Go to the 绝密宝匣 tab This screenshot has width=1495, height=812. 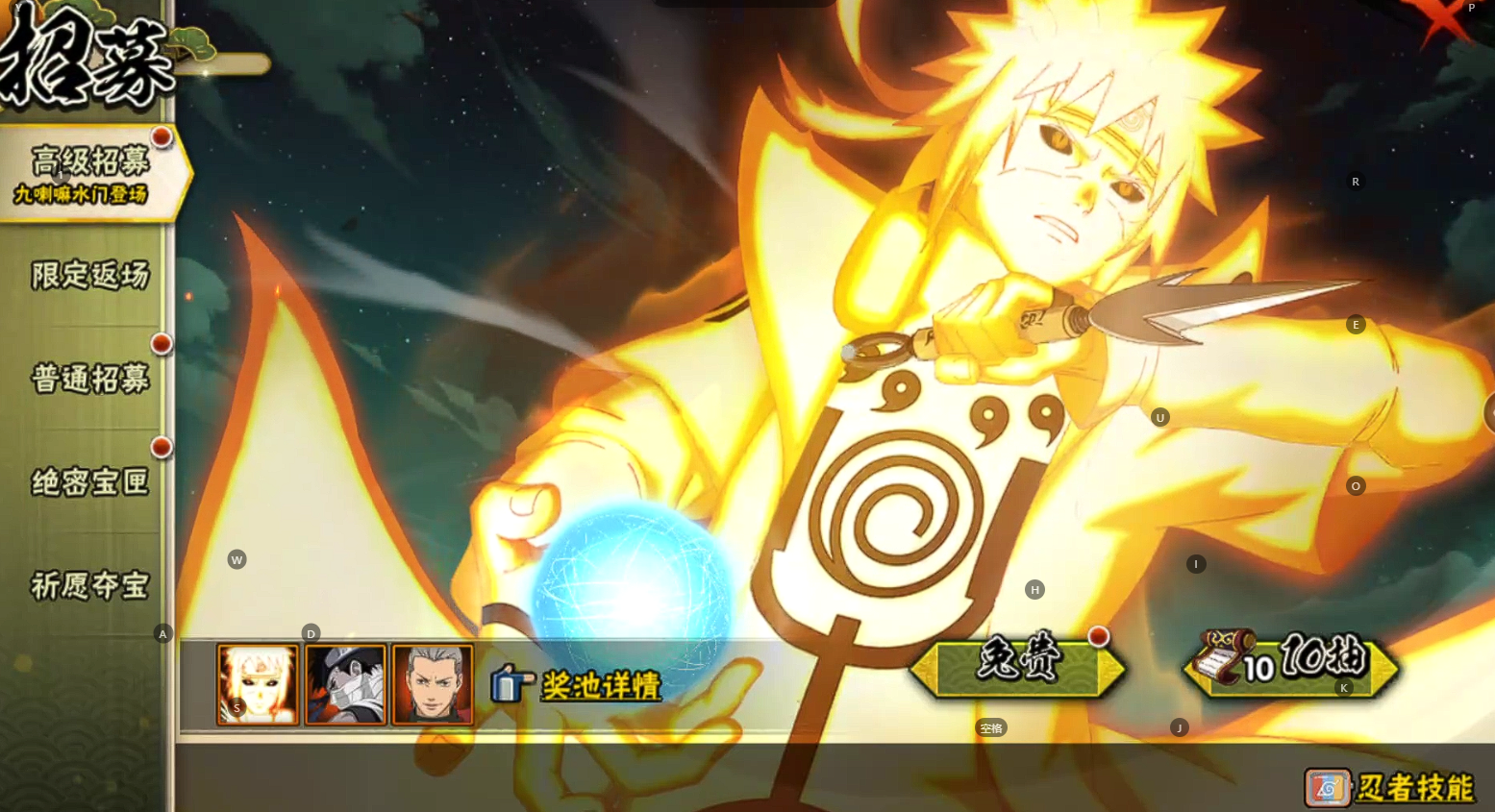click(89, 481)
